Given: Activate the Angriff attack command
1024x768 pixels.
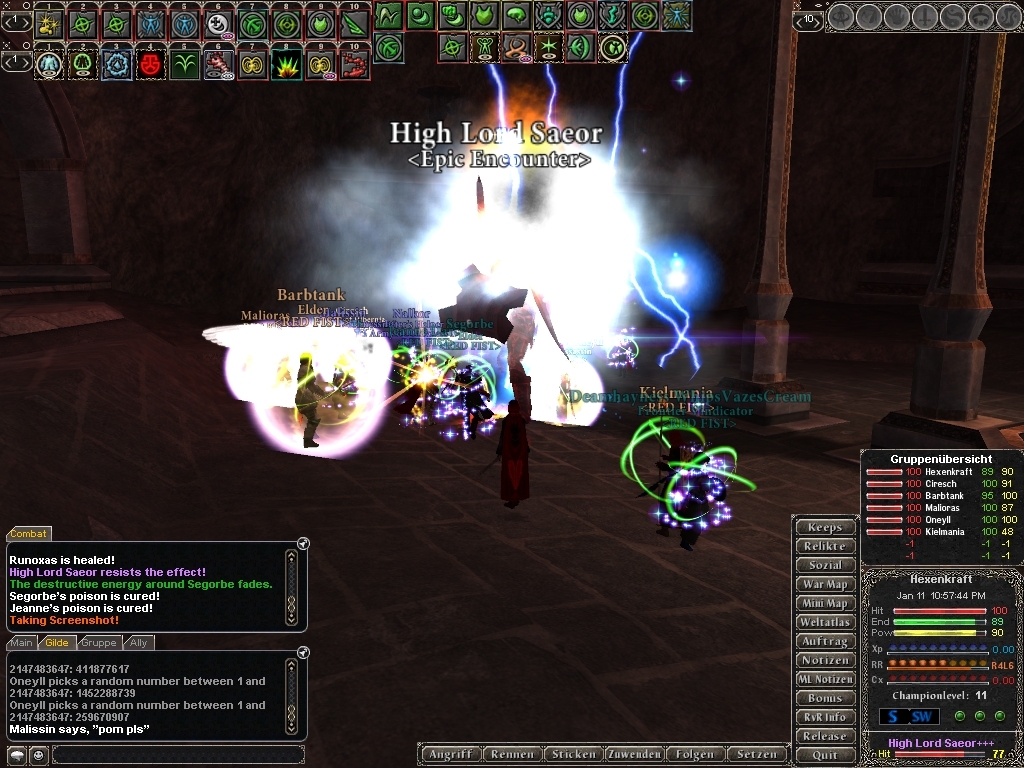Looking at the screenshot, I should [x=450, y=754].
